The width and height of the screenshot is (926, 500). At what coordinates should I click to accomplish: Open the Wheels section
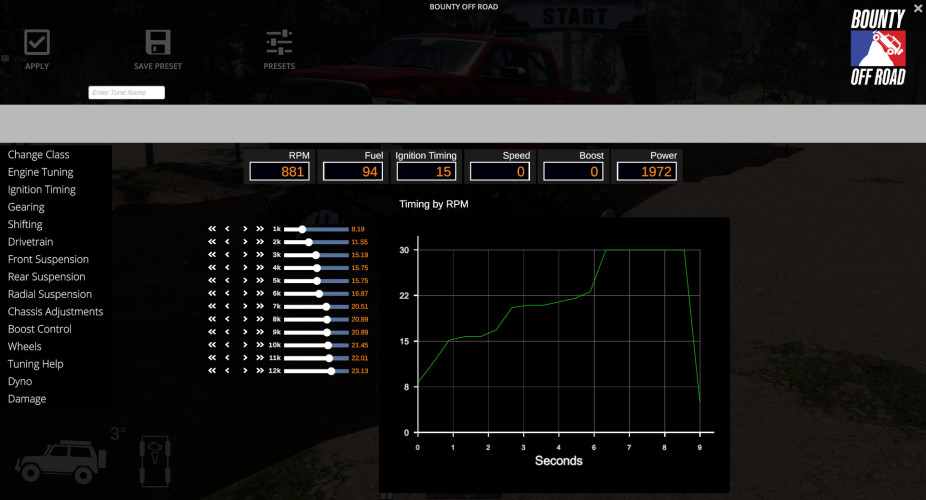[25, 347]
